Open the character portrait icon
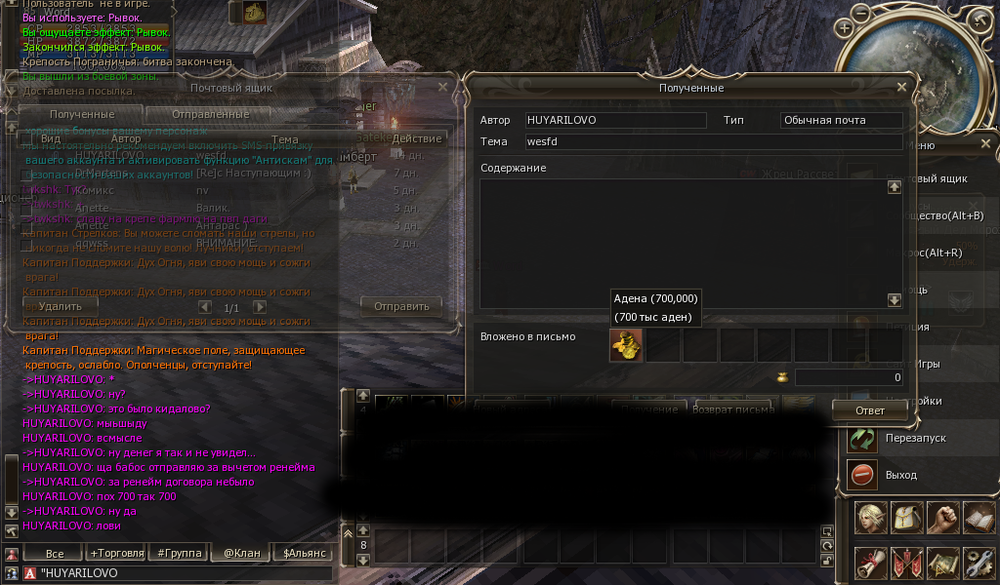The image size is (1000, 585). [873, 518]
